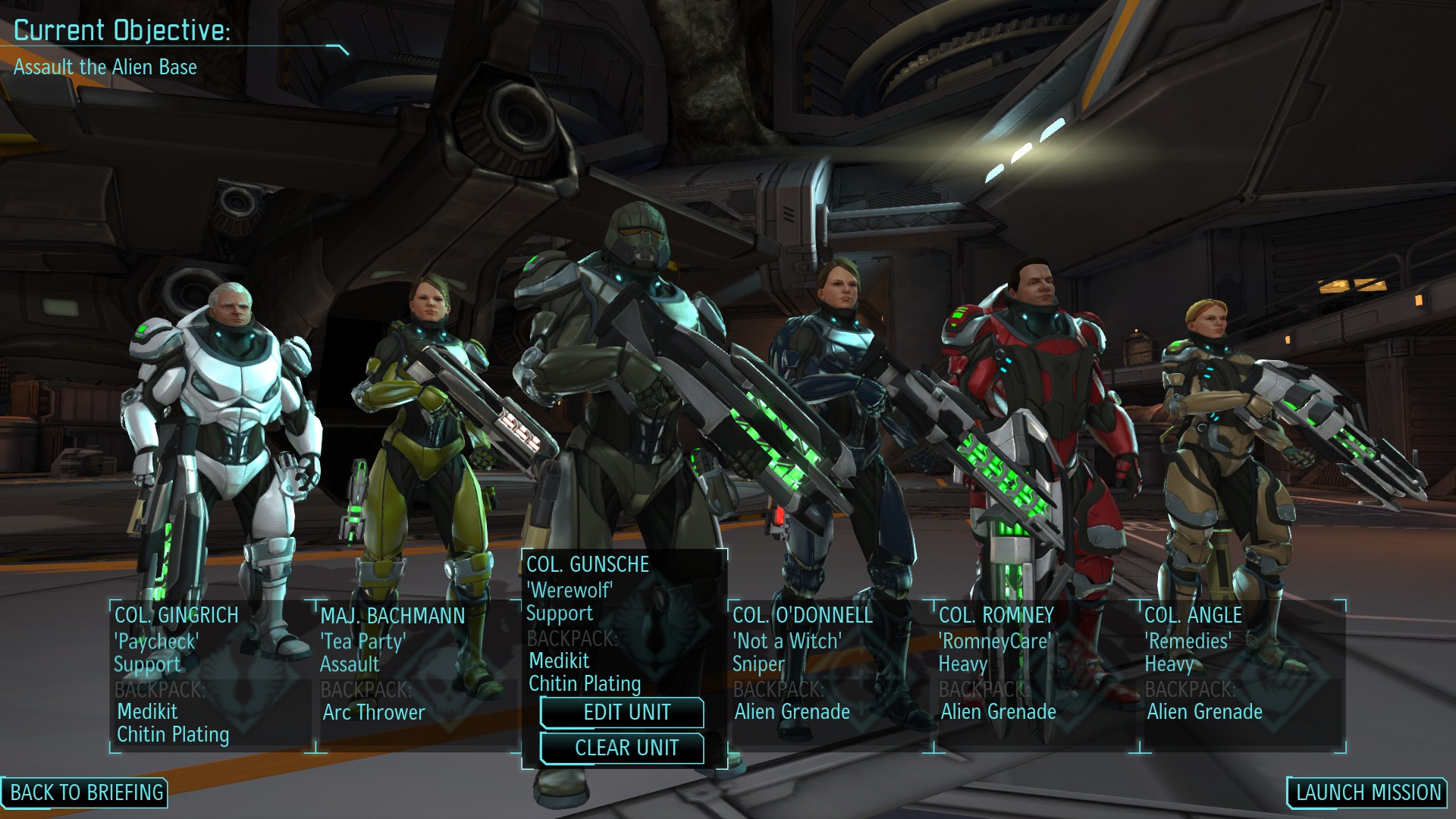Edit unit Col. Gunsche
The image size is (1456, 819).
coord(623,713)
